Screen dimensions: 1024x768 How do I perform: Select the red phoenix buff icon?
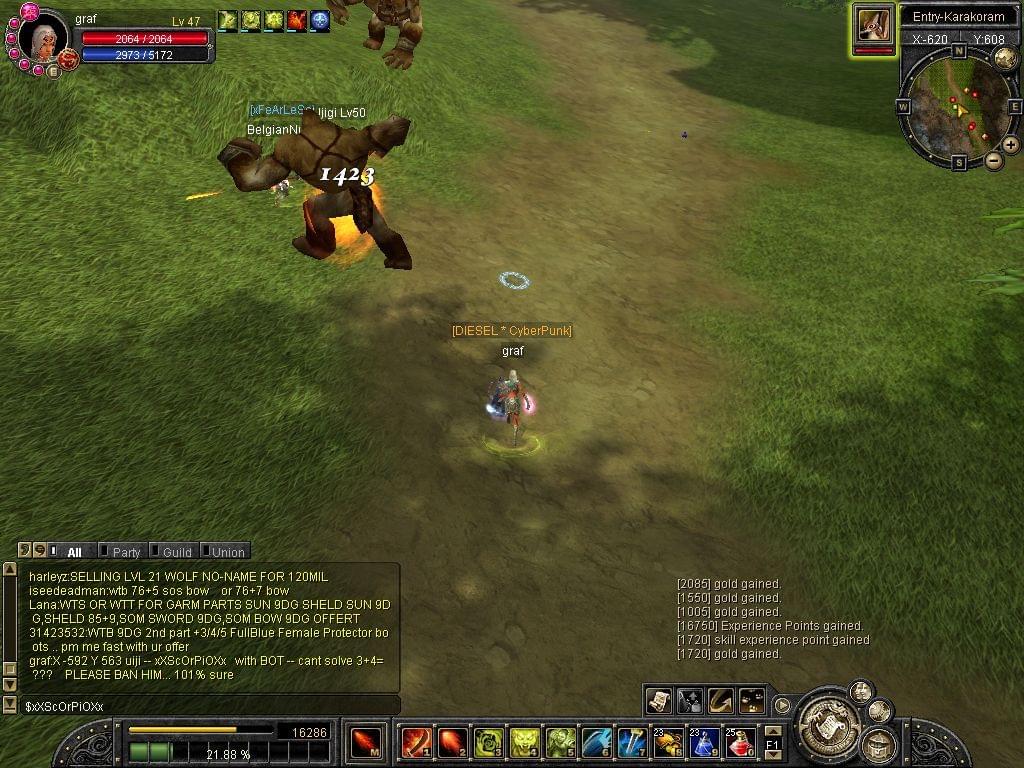(x=297, y=20)
